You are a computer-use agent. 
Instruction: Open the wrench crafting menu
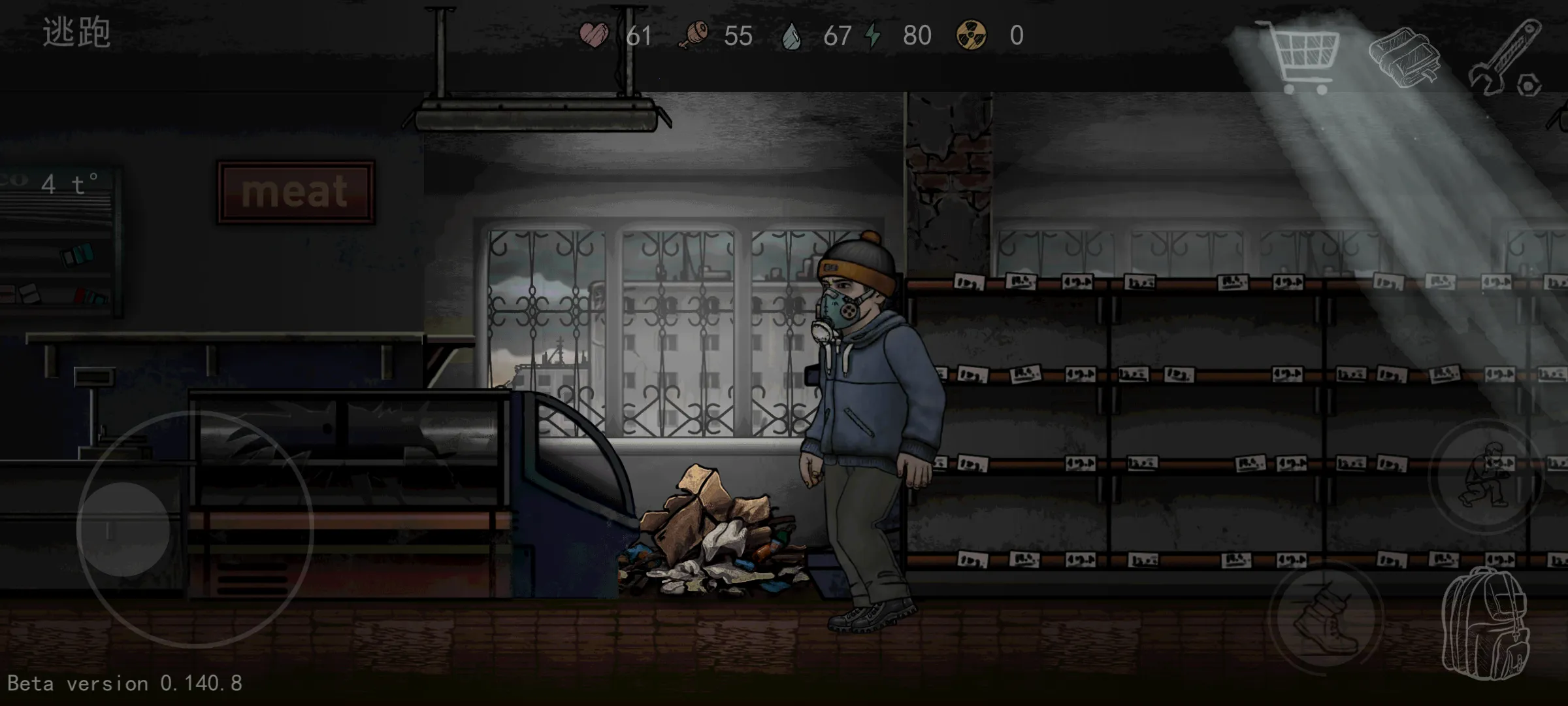click(x=1506, y=59)
